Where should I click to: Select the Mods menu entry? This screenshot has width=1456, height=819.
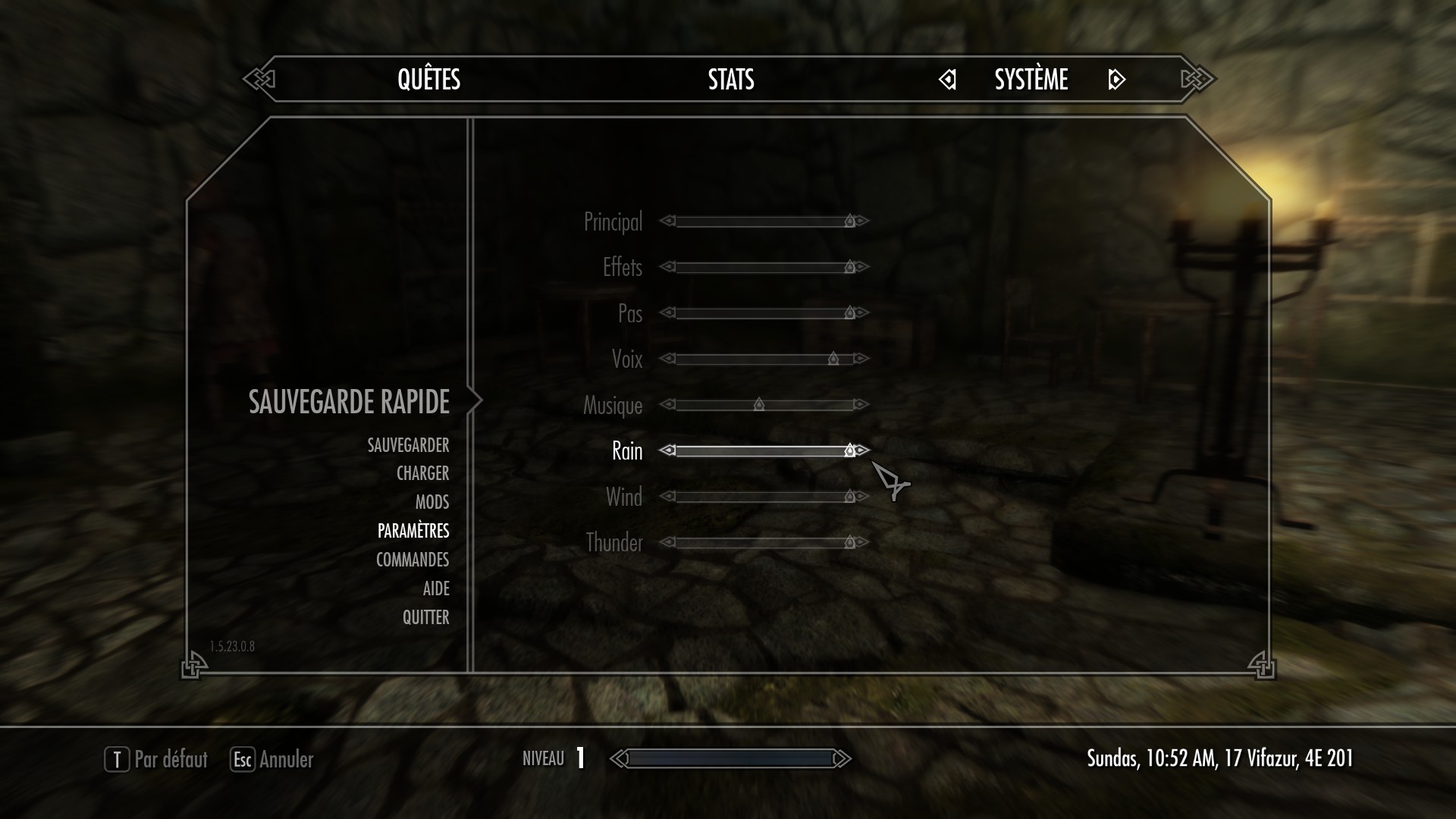coord(431,502)
